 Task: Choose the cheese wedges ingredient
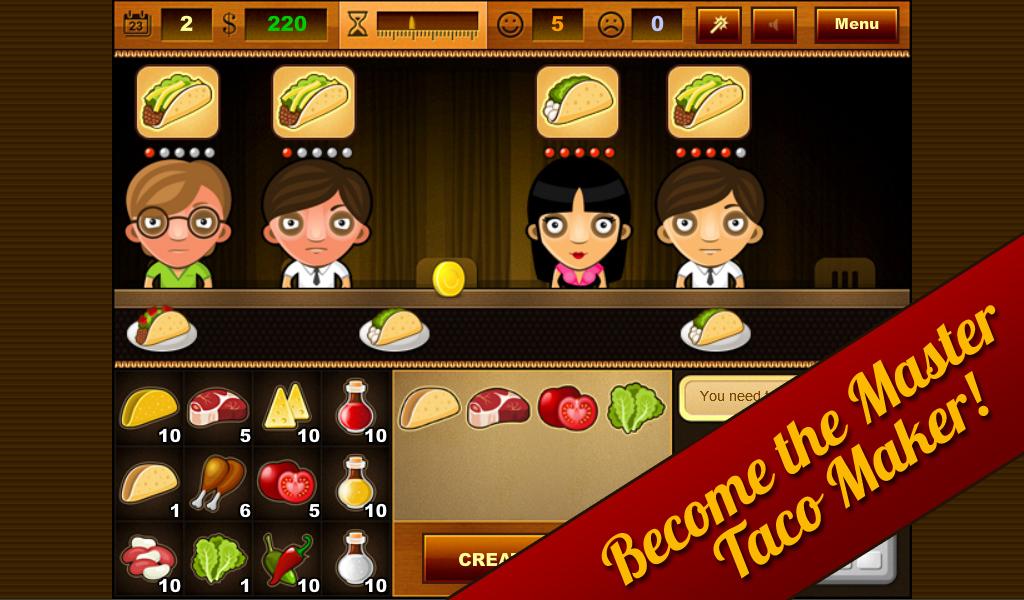pyautogui.click(x=286, y=408)
